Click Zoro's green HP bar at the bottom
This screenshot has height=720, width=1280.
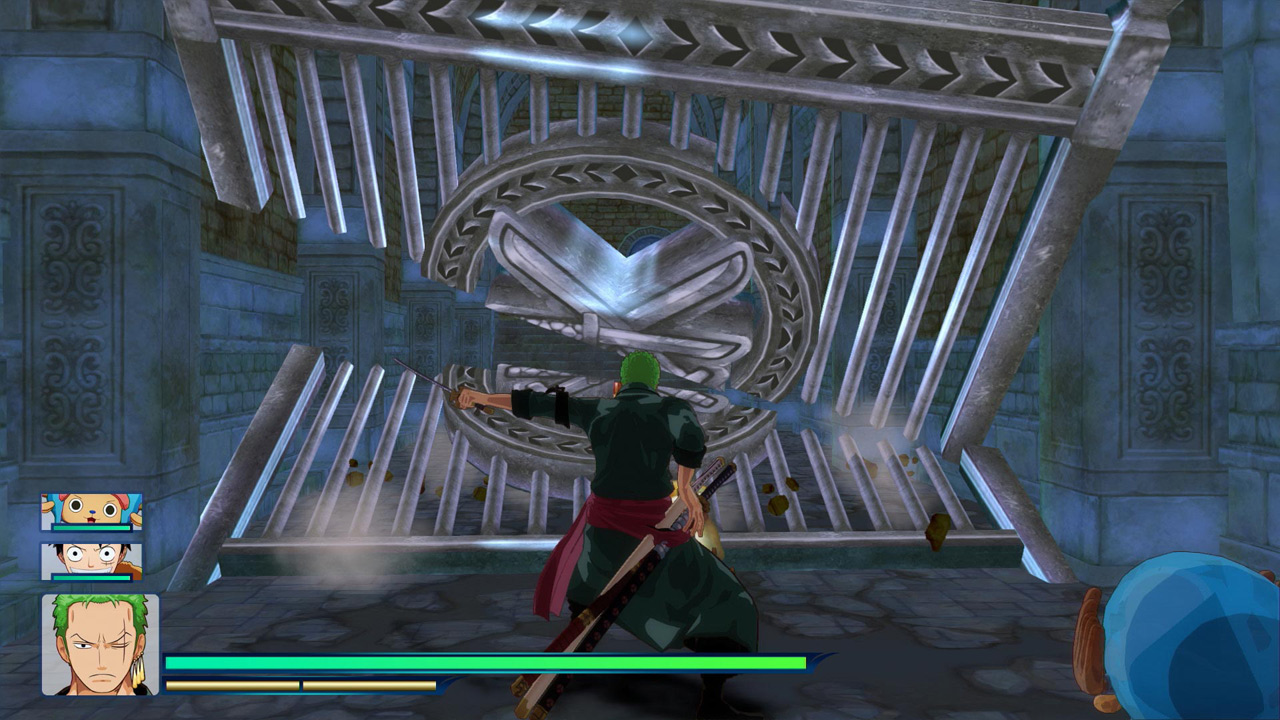click(x=480, y=662)
